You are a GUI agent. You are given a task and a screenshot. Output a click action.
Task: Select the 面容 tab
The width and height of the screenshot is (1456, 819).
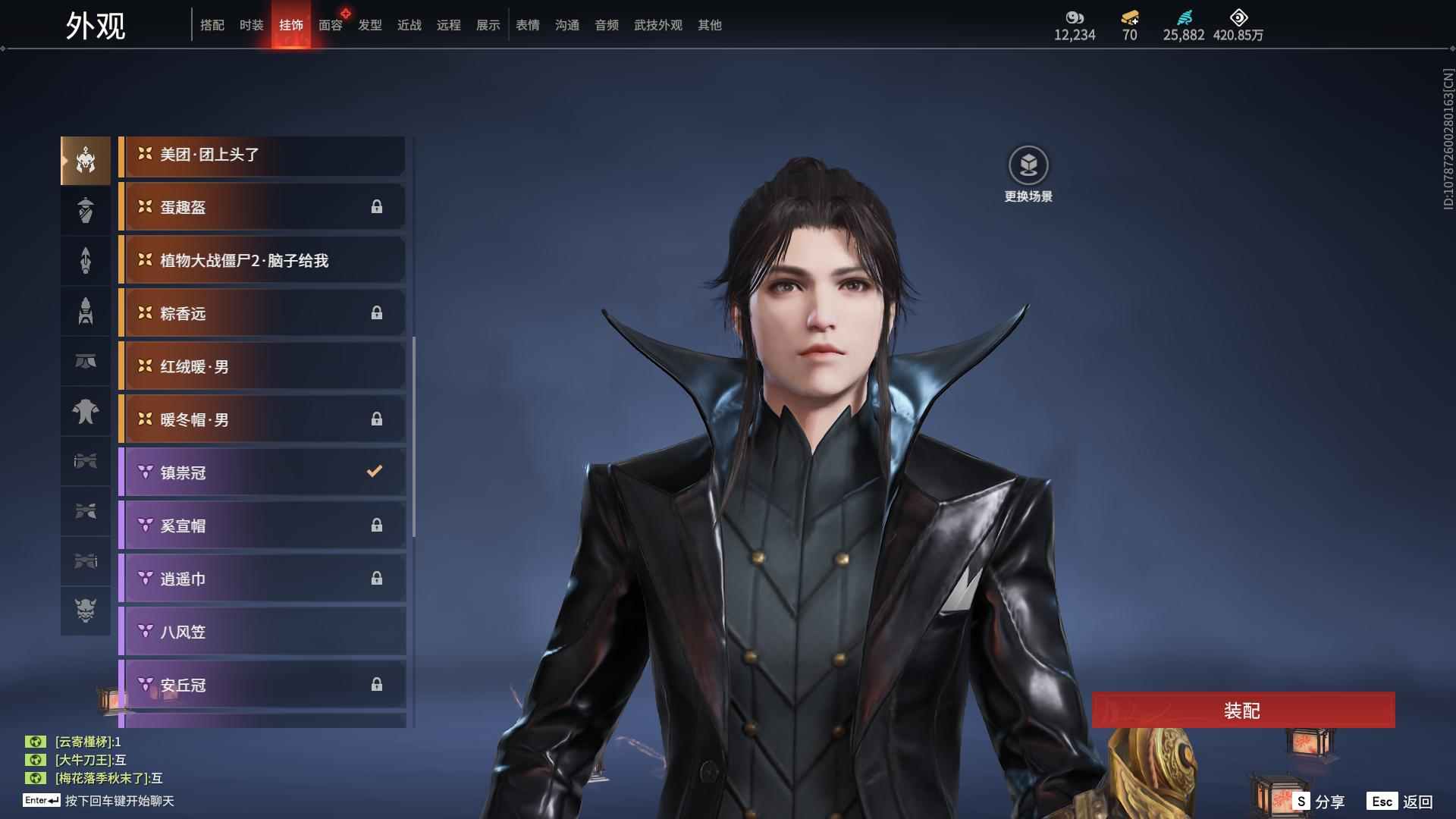coord(330,25)
